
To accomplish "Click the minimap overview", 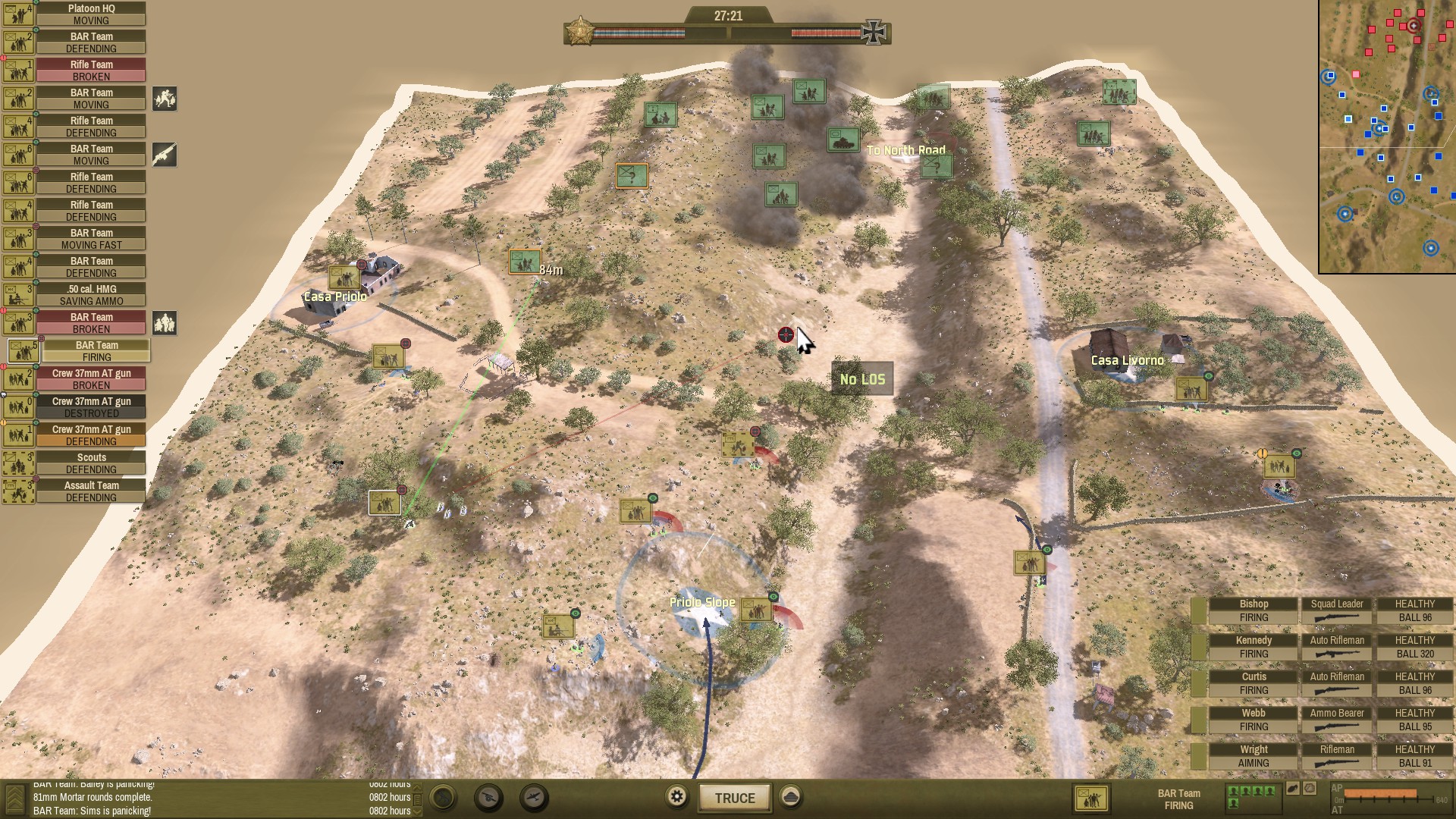I will point(1386,136).
